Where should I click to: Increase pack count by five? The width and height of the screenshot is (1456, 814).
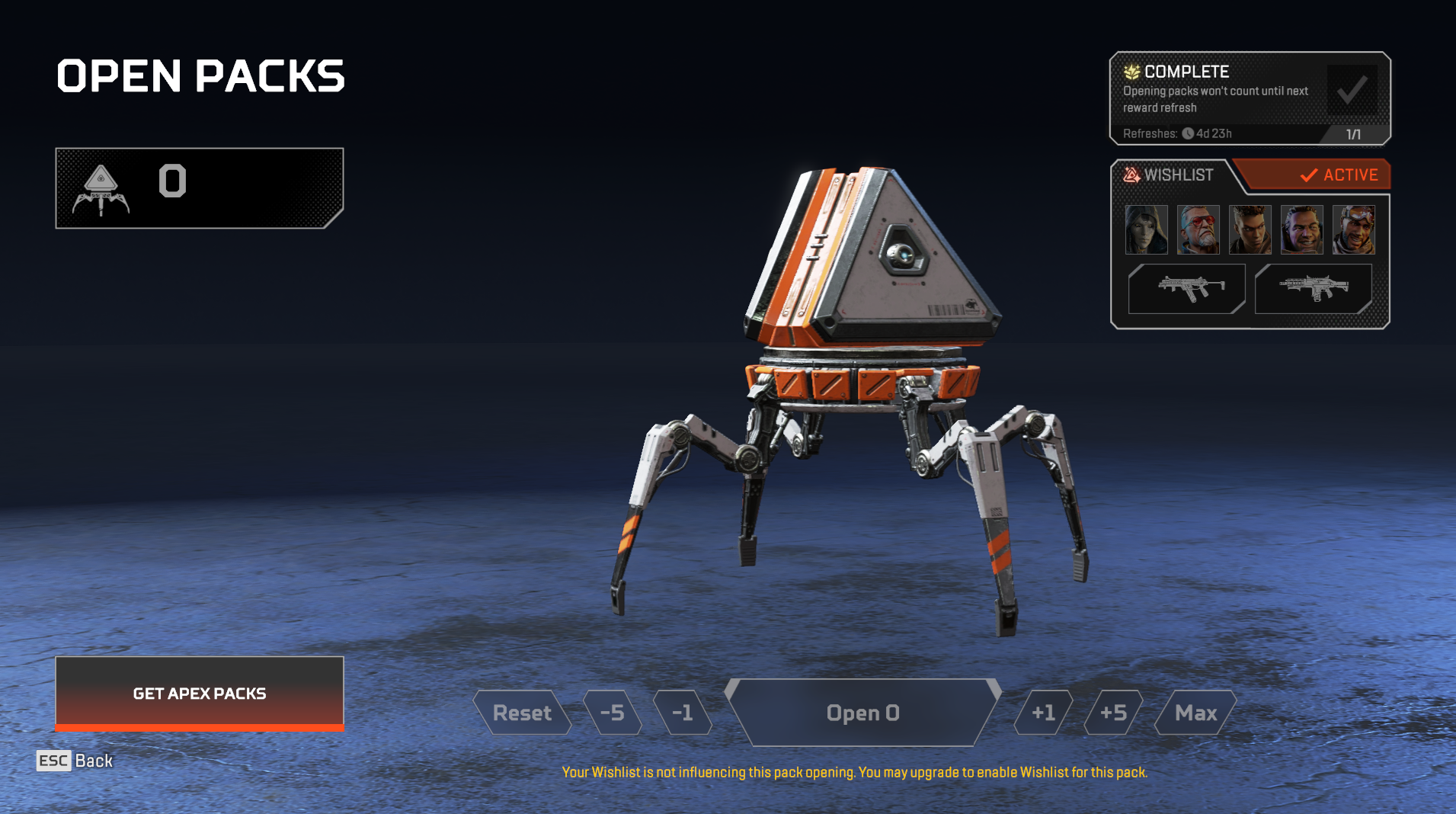pyautogui.click(x=1113, y=713)
